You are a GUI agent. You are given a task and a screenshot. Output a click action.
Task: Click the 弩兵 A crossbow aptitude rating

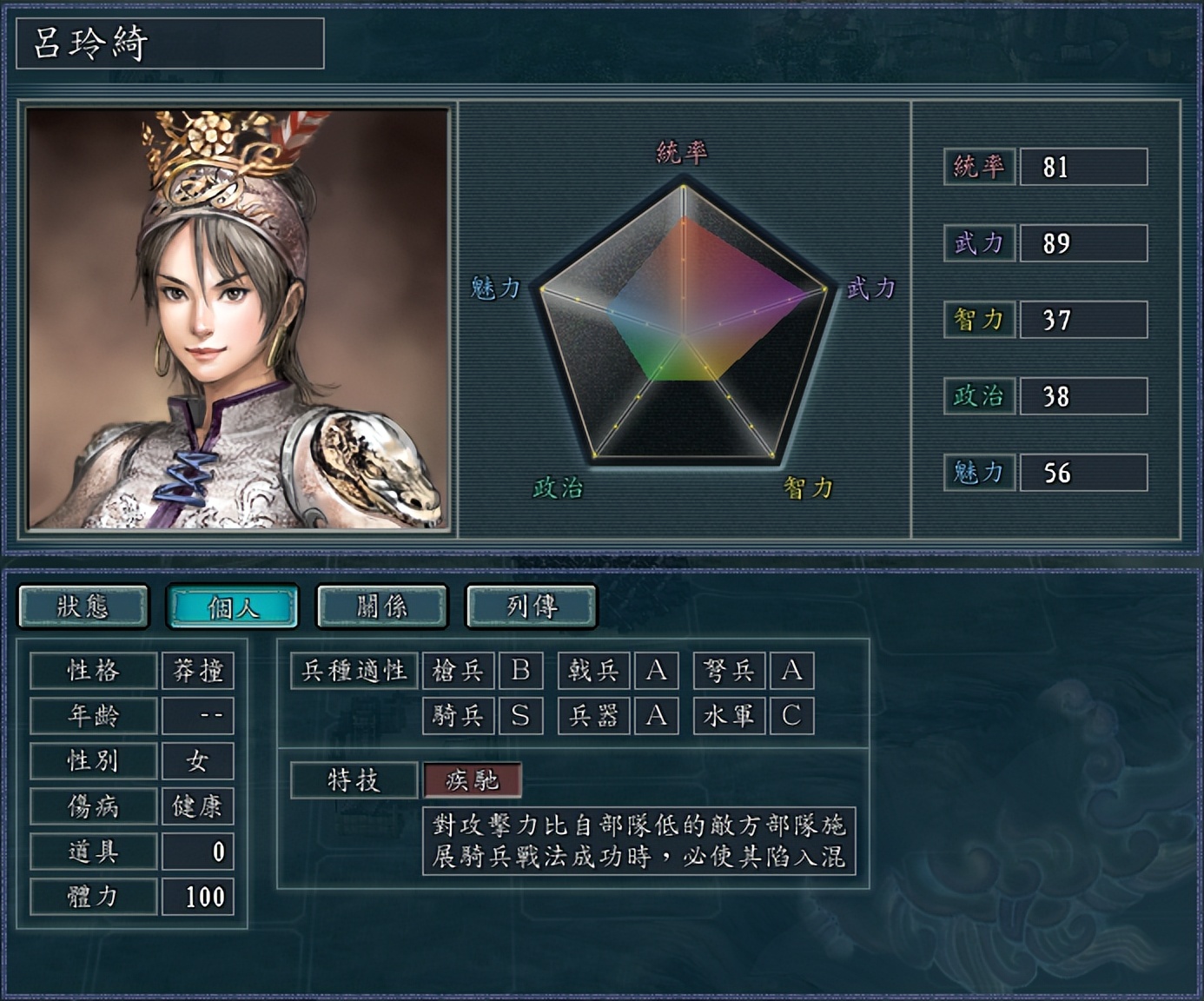pos(791,670)
